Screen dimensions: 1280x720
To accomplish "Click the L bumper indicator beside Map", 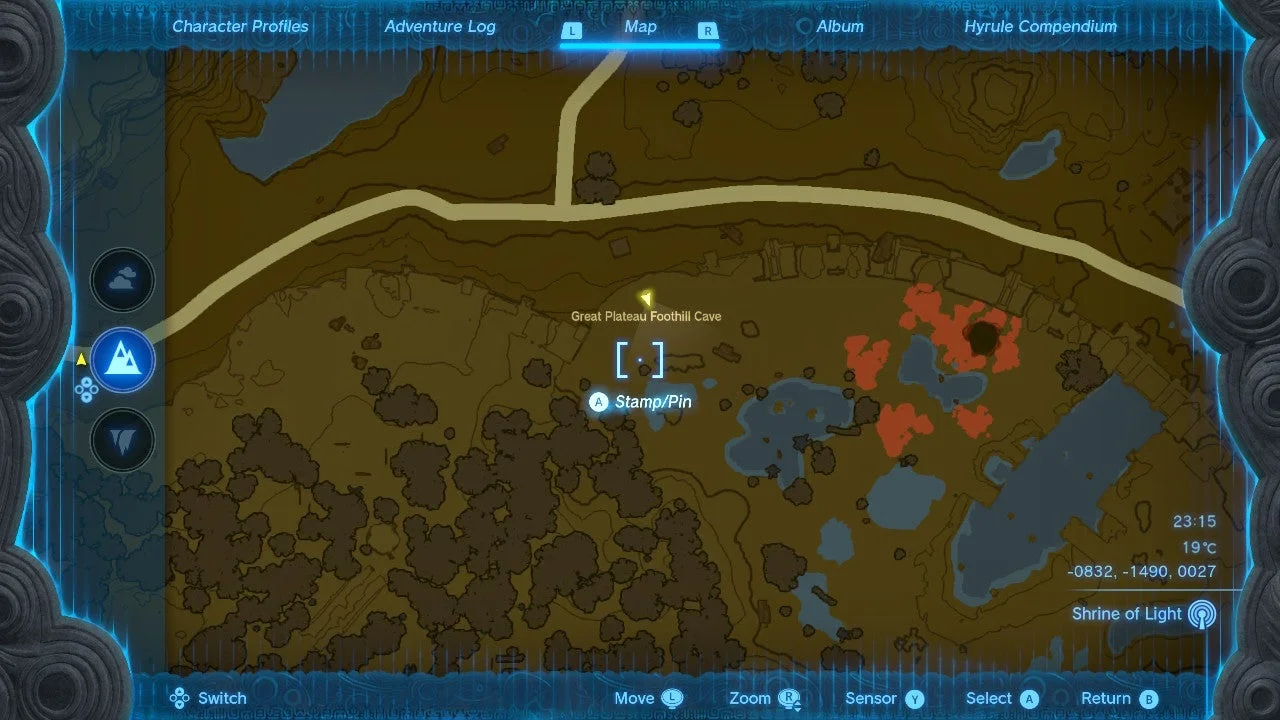I will 571,31.
